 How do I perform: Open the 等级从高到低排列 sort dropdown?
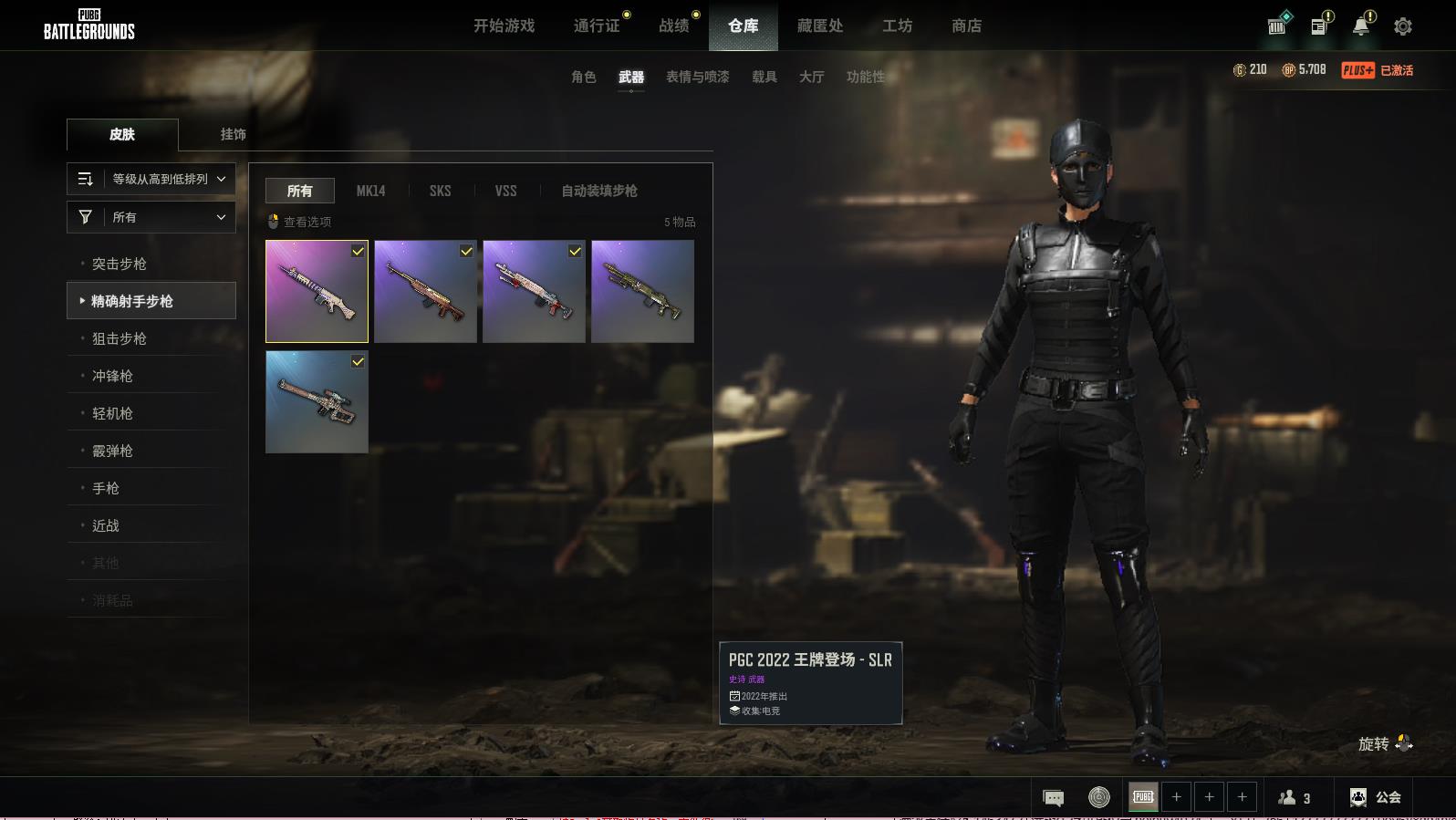tap(151, 179)
